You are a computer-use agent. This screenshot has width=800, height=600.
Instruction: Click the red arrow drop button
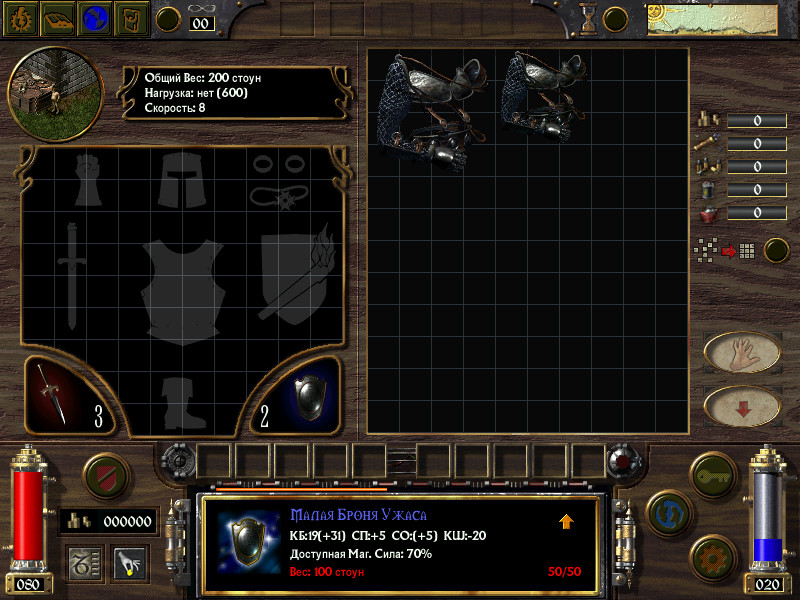tap(742, 406)
